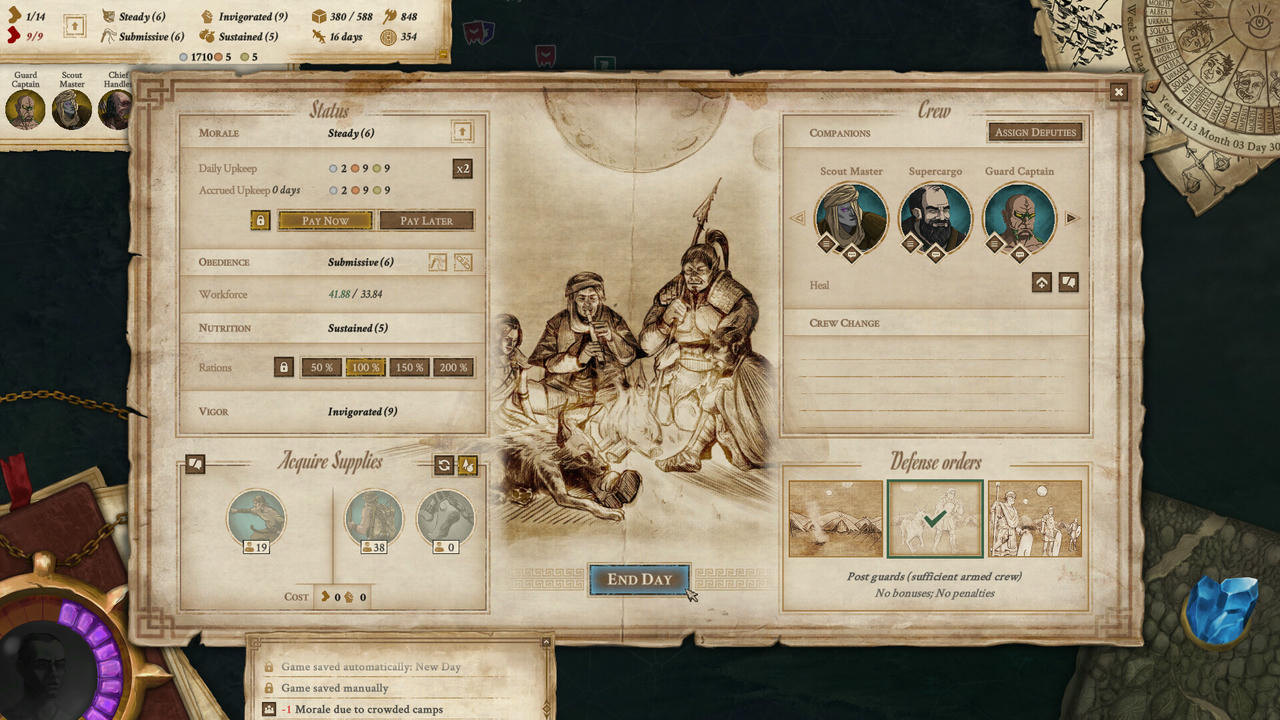
Task: Open the crew change cards icon
Action: pyautogui.click(x=1068, y=282)
